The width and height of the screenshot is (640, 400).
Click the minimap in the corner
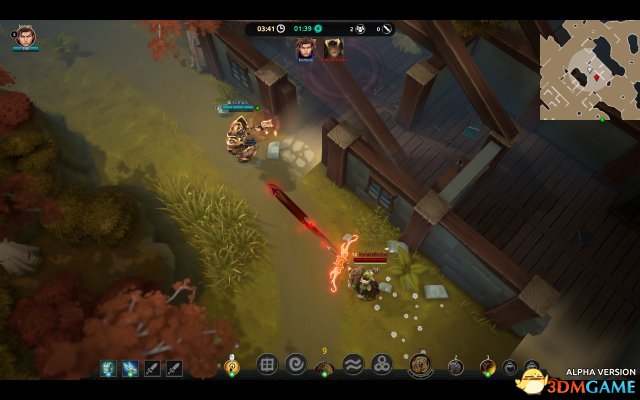pos(589,76)
